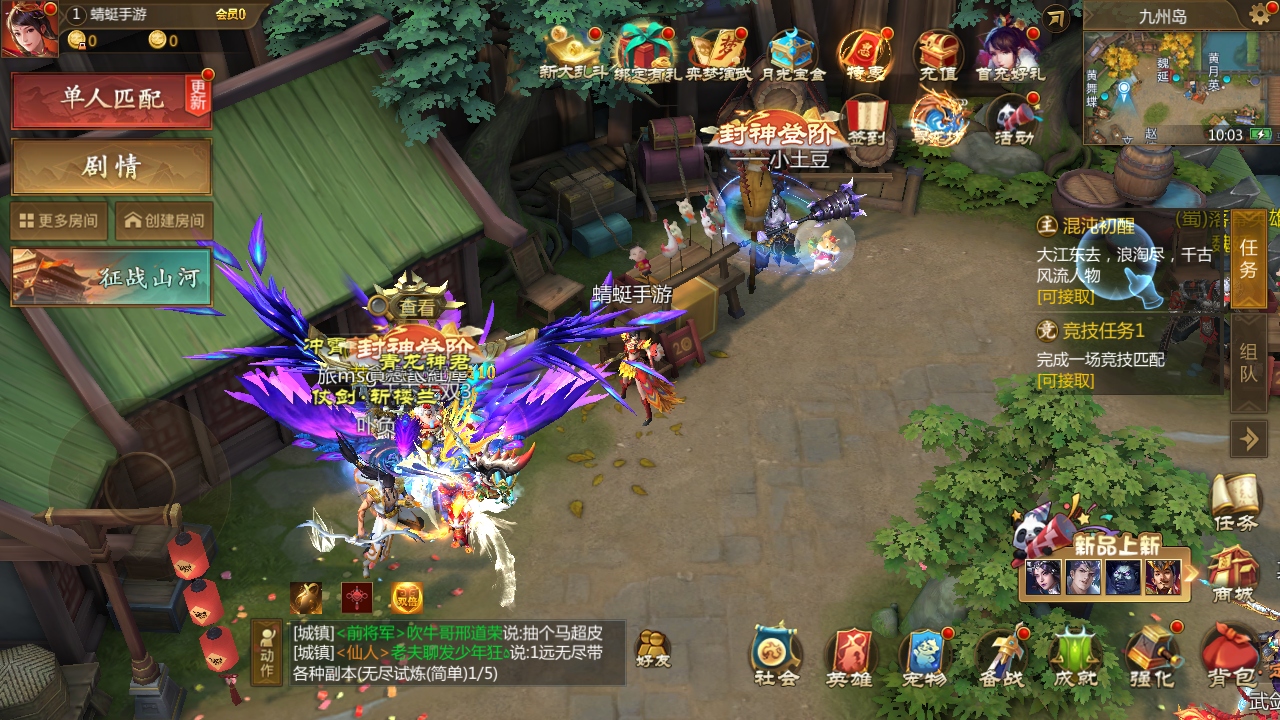Switch to the 组队 team tab
Viewport: 1280px width, 720px height.
point(1248,363)
